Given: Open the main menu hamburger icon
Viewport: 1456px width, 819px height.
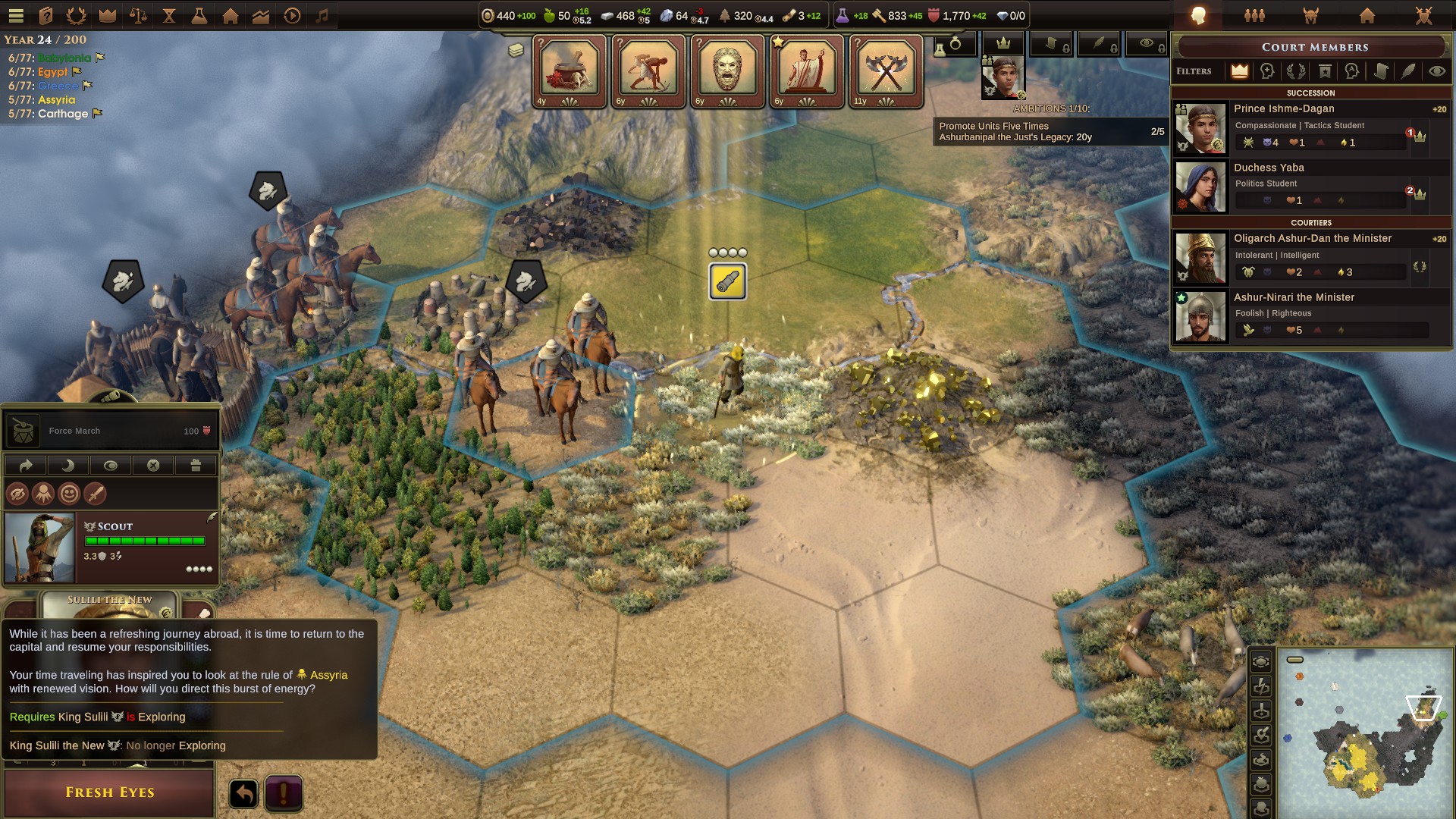Looking at the screenshot, I should [17, 14].
